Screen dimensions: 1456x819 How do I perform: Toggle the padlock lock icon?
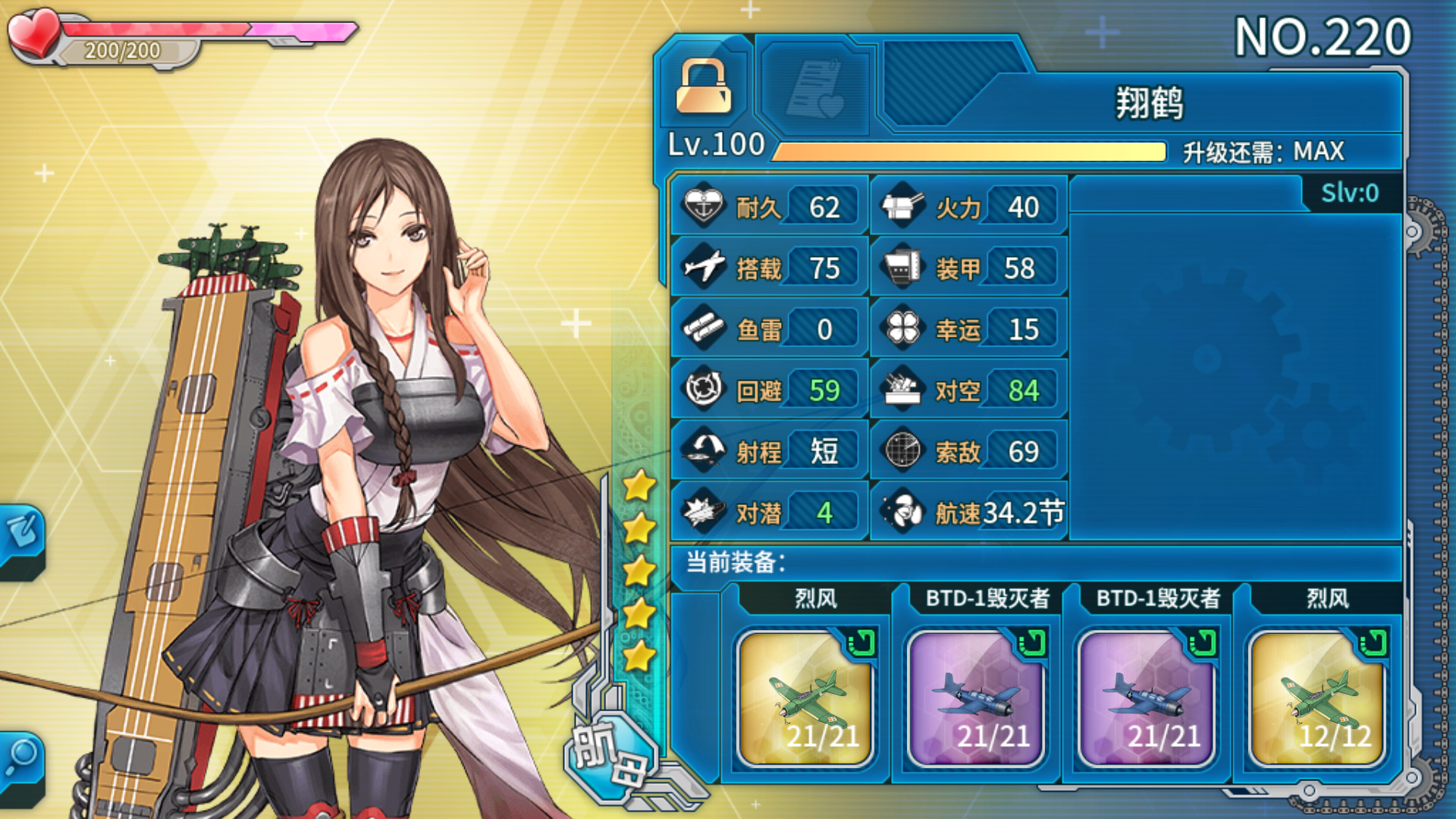click(x=703, y=86)
